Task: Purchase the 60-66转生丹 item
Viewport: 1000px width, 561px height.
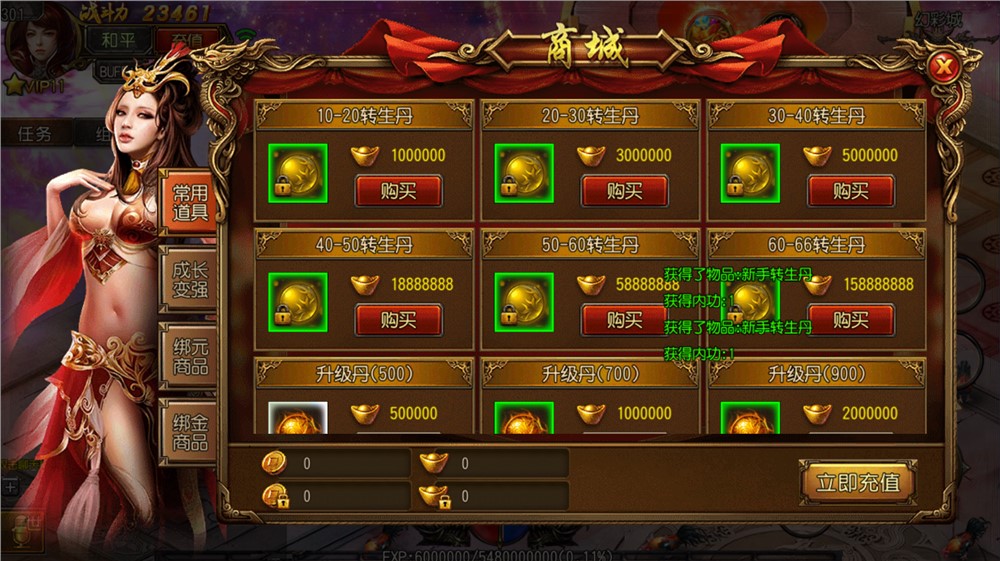Action: (850, 320)
